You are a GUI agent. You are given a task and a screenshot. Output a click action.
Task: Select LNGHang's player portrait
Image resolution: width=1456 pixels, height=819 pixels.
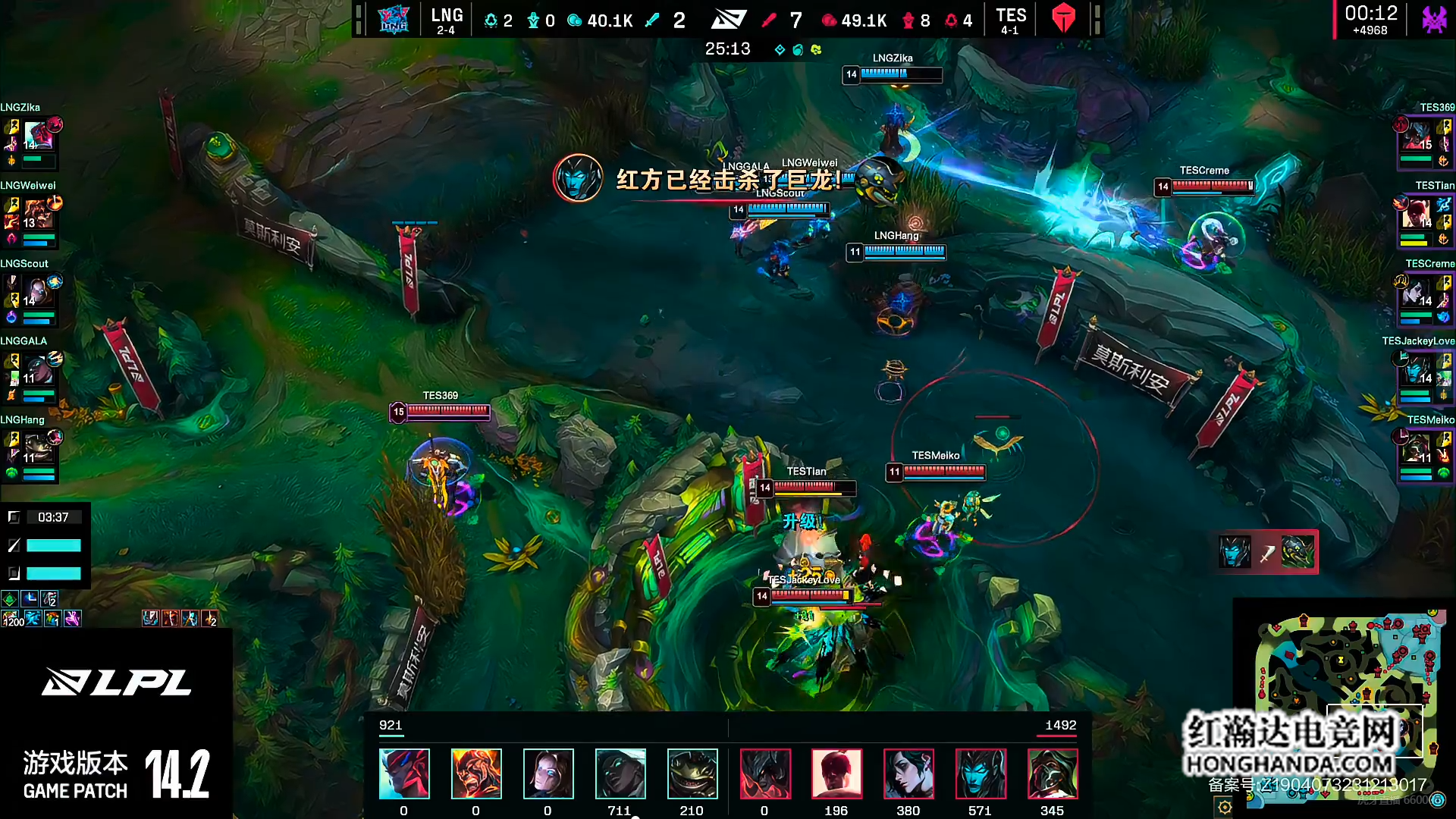click(x=38, y=449)
